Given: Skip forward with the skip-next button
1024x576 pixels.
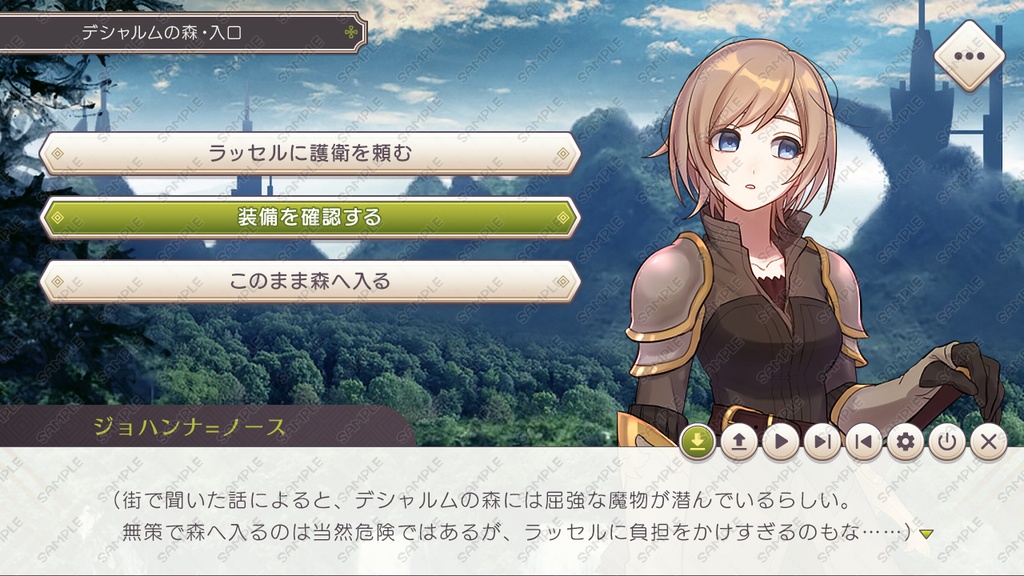Looking at the screenshot, I should coord(822,441).
